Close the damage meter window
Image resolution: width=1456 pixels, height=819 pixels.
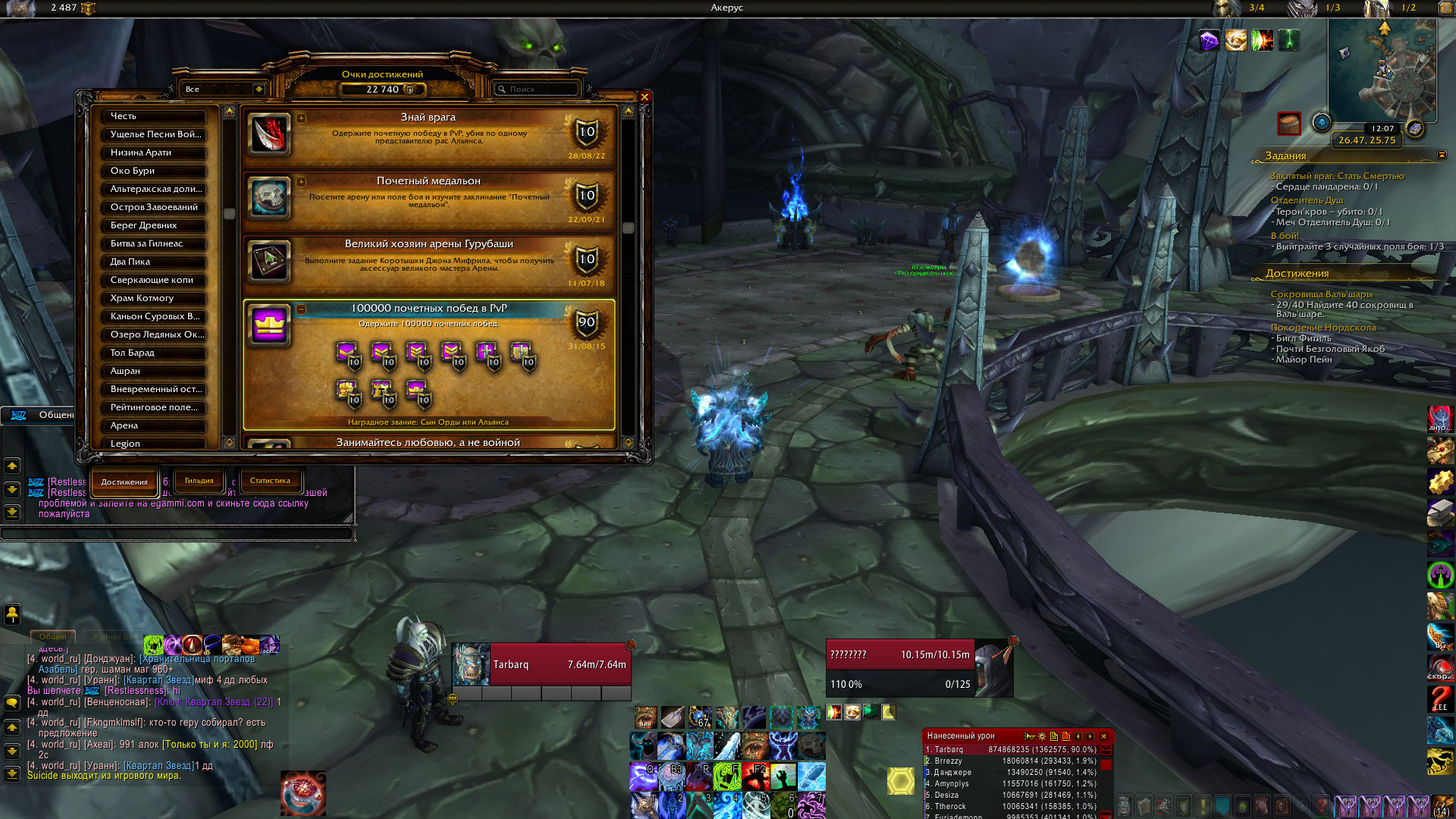point(1103,736)
